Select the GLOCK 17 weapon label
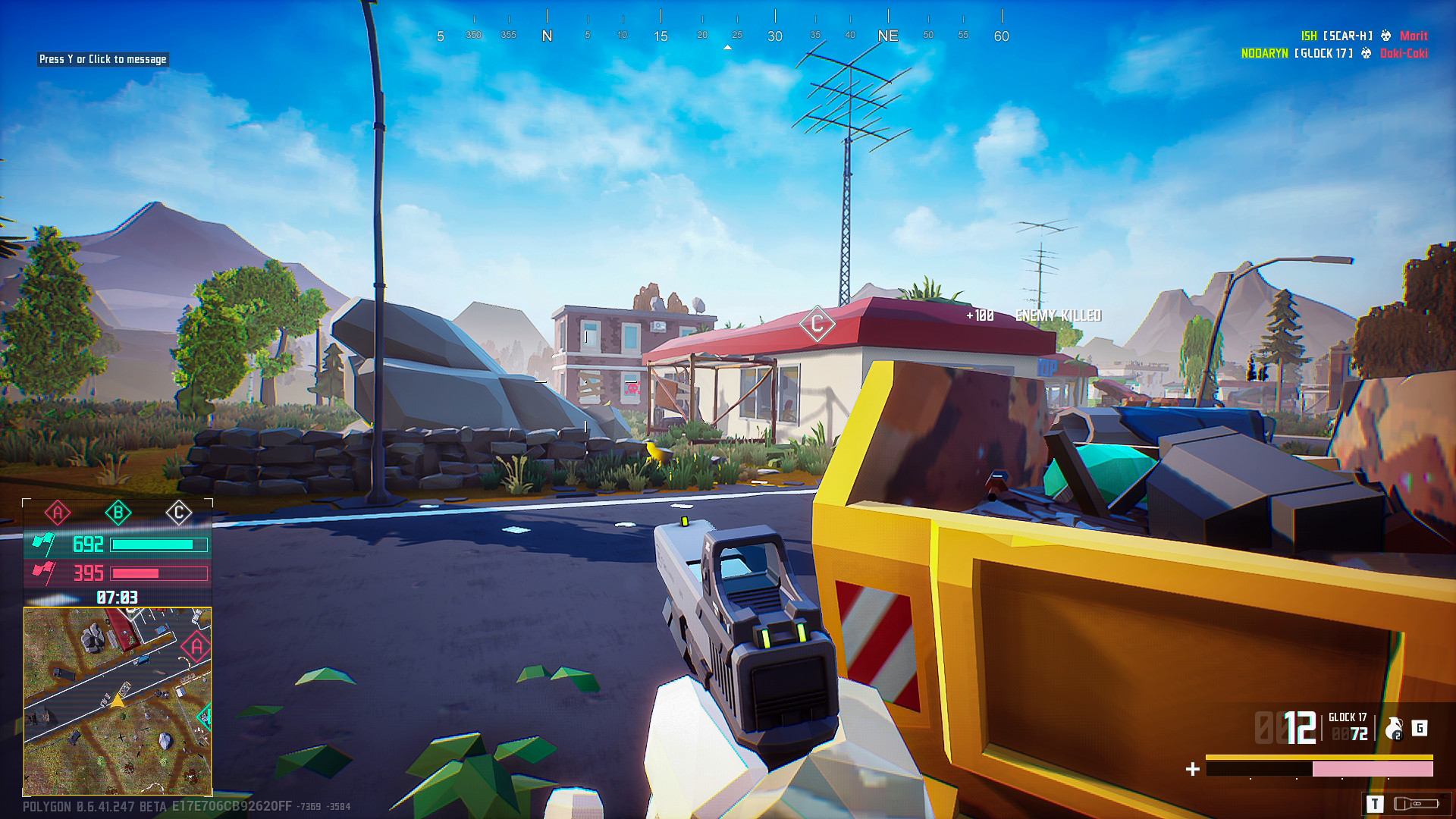Viewport: 1456px width, 819px height. 1348,717
